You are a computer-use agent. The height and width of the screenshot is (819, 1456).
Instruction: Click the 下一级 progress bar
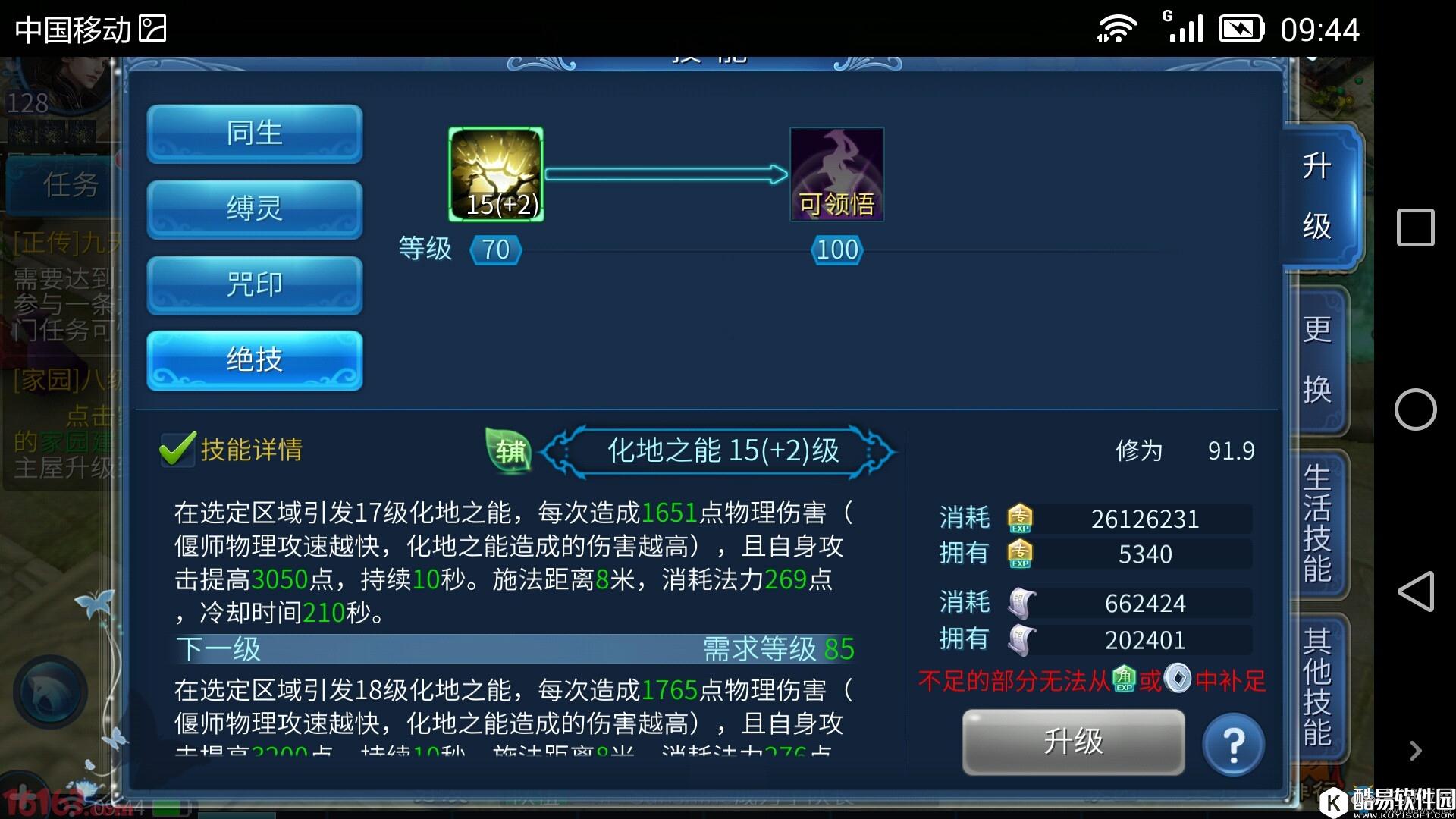(516, 650)
